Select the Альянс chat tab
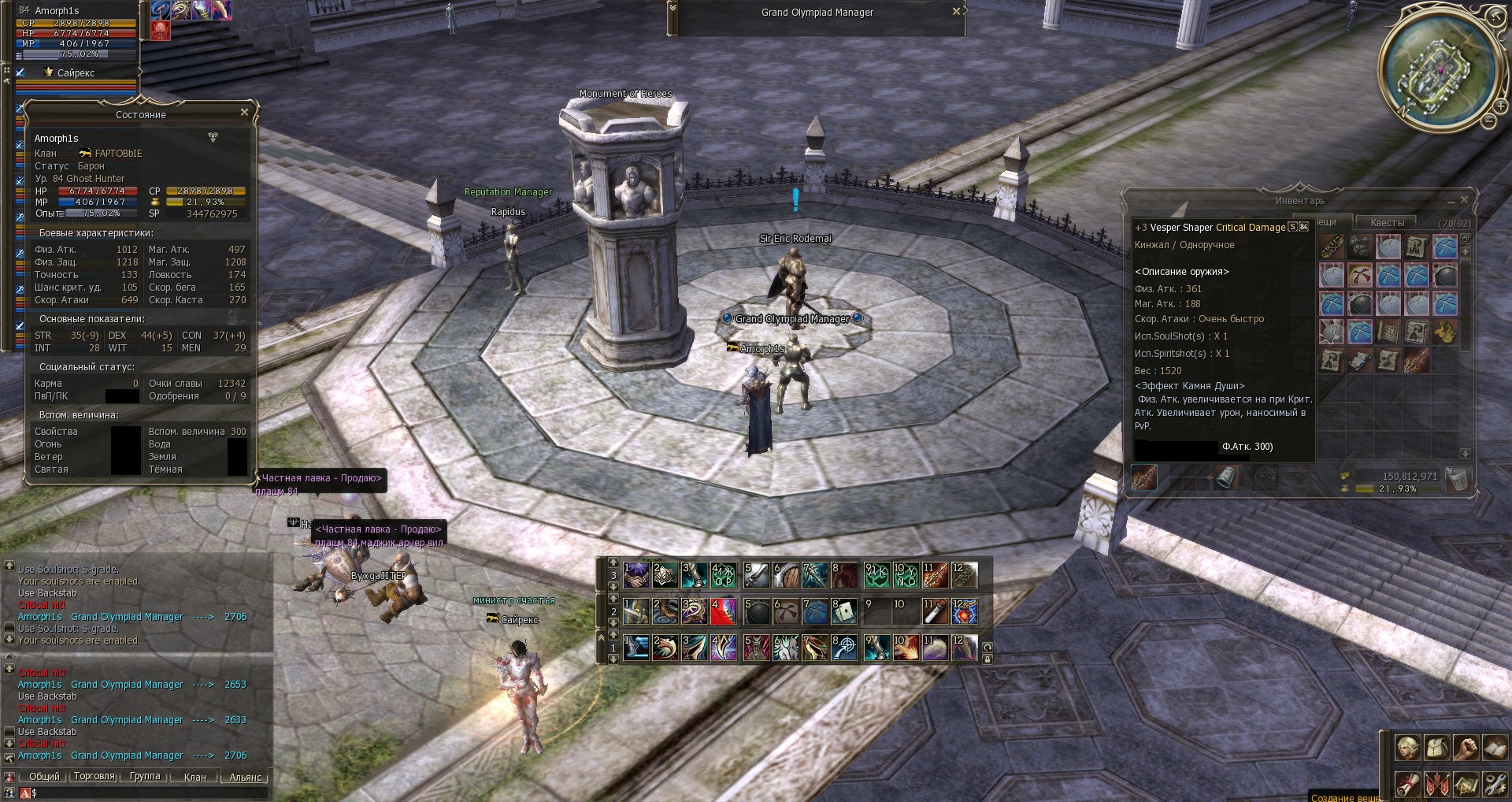 (245, 777)
